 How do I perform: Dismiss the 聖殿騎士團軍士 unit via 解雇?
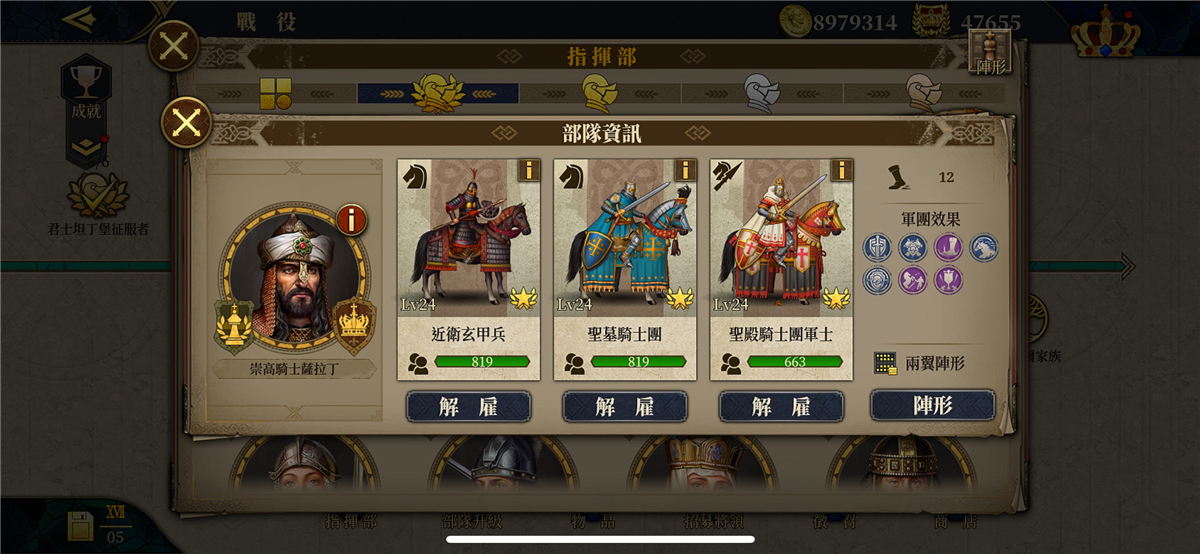[x=781, y=406]
